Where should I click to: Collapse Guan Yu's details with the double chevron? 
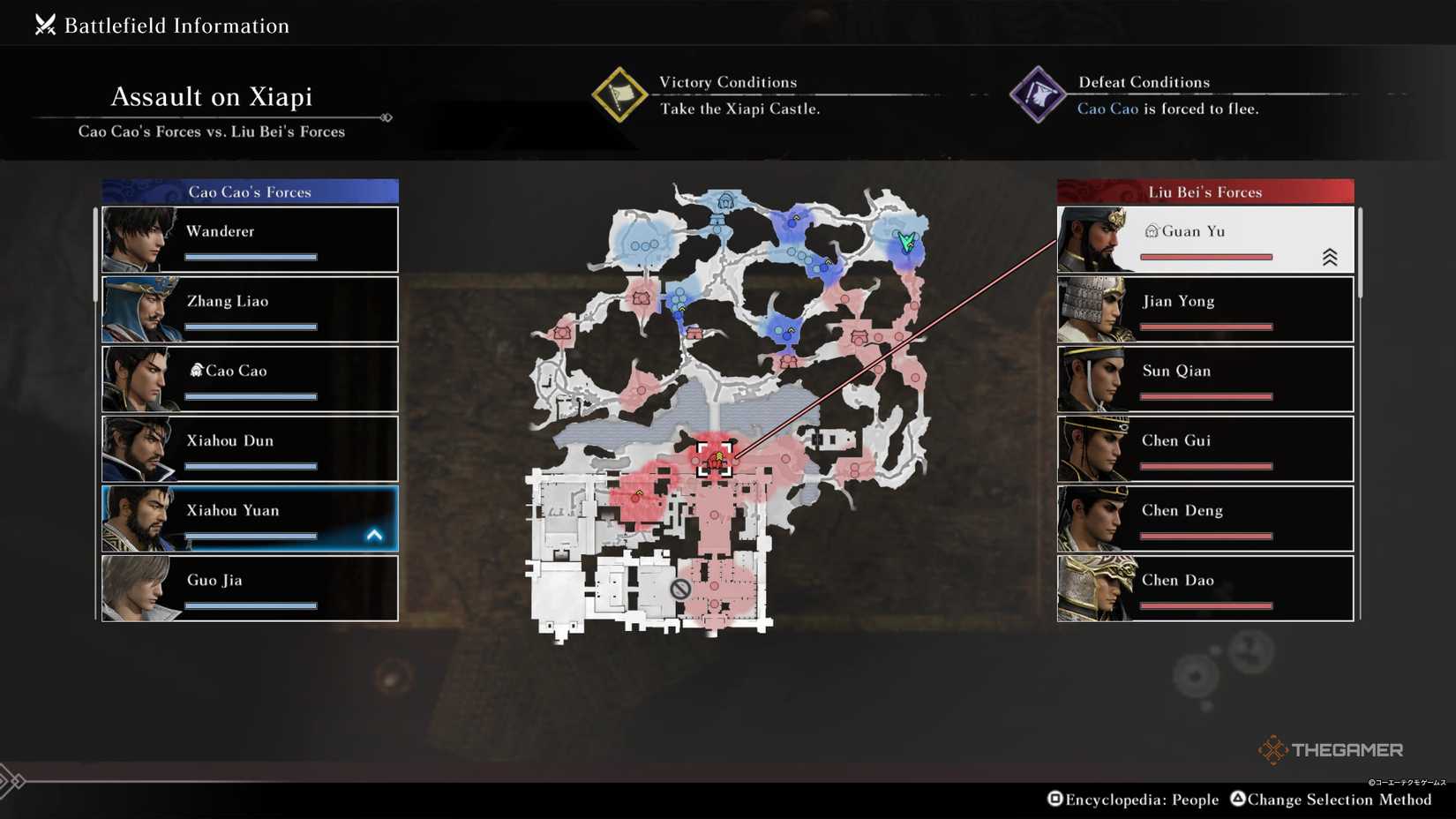point(1331,256)
